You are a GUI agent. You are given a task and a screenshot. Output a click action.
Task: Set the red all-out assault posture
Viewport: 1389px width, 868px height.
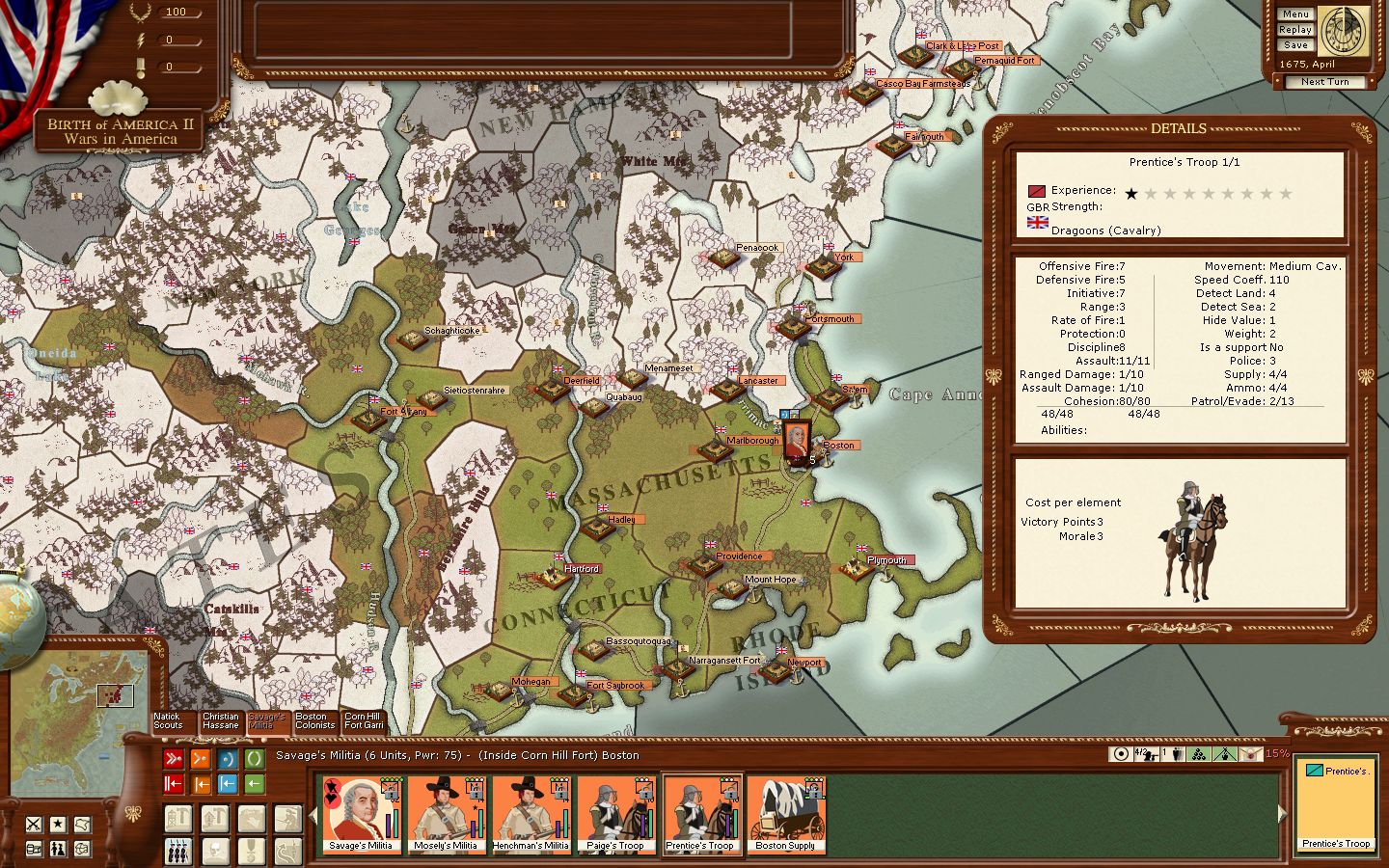click(174, 759)
